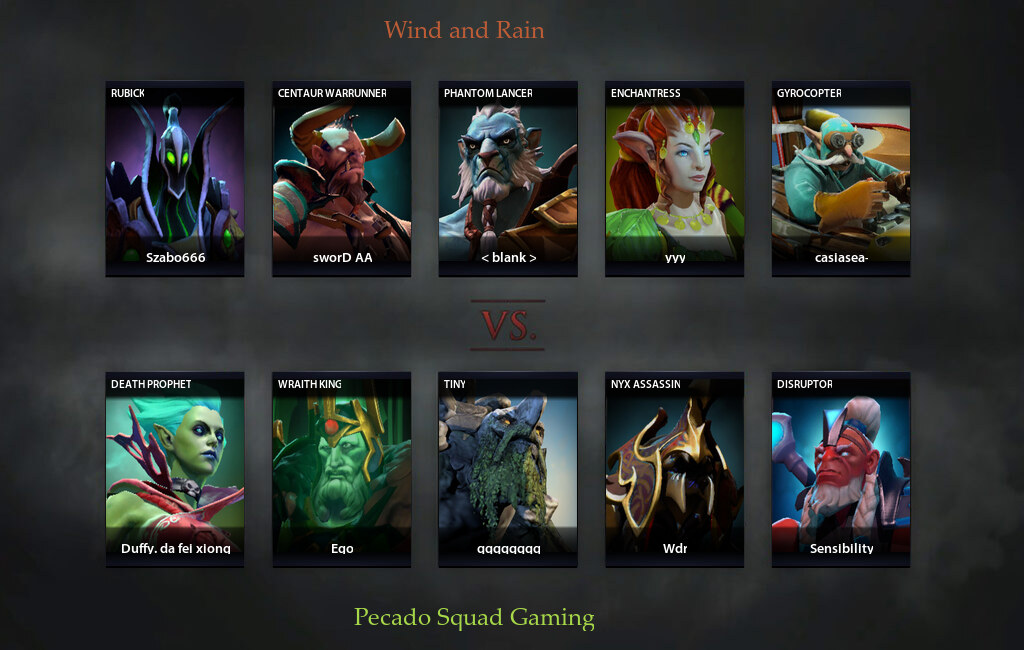Select the Death Prophet card

[175, 469]
